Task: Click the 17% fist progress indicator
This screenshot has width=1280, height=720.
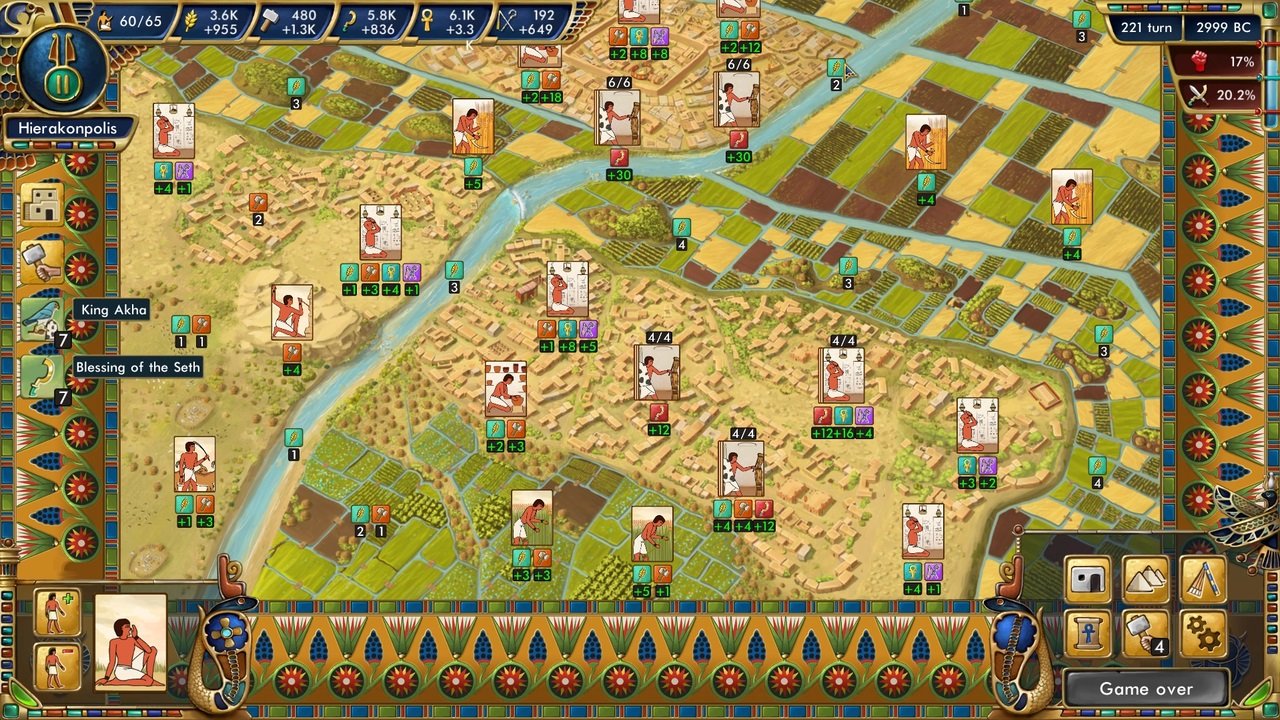Action: point(1222,60)
